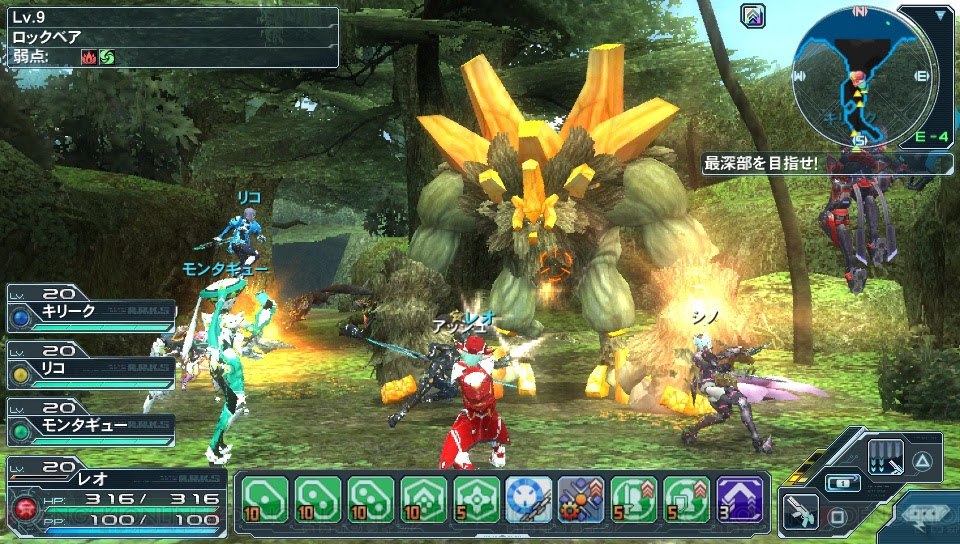The image size is (960, 544).
Task: Use the green sword boost item
Action: coord(634,498)
